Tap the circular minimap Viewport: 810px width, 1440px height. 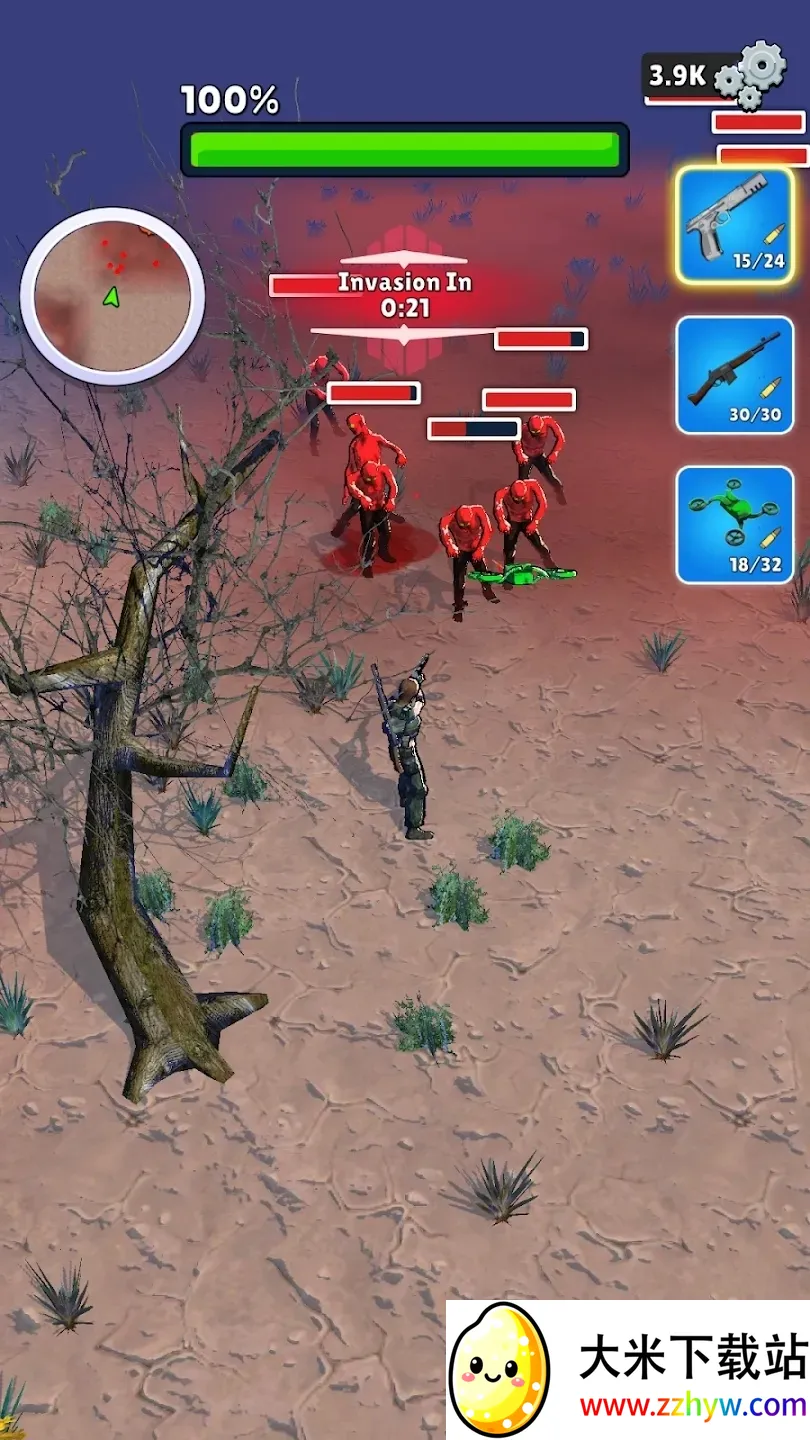(112, 296)
